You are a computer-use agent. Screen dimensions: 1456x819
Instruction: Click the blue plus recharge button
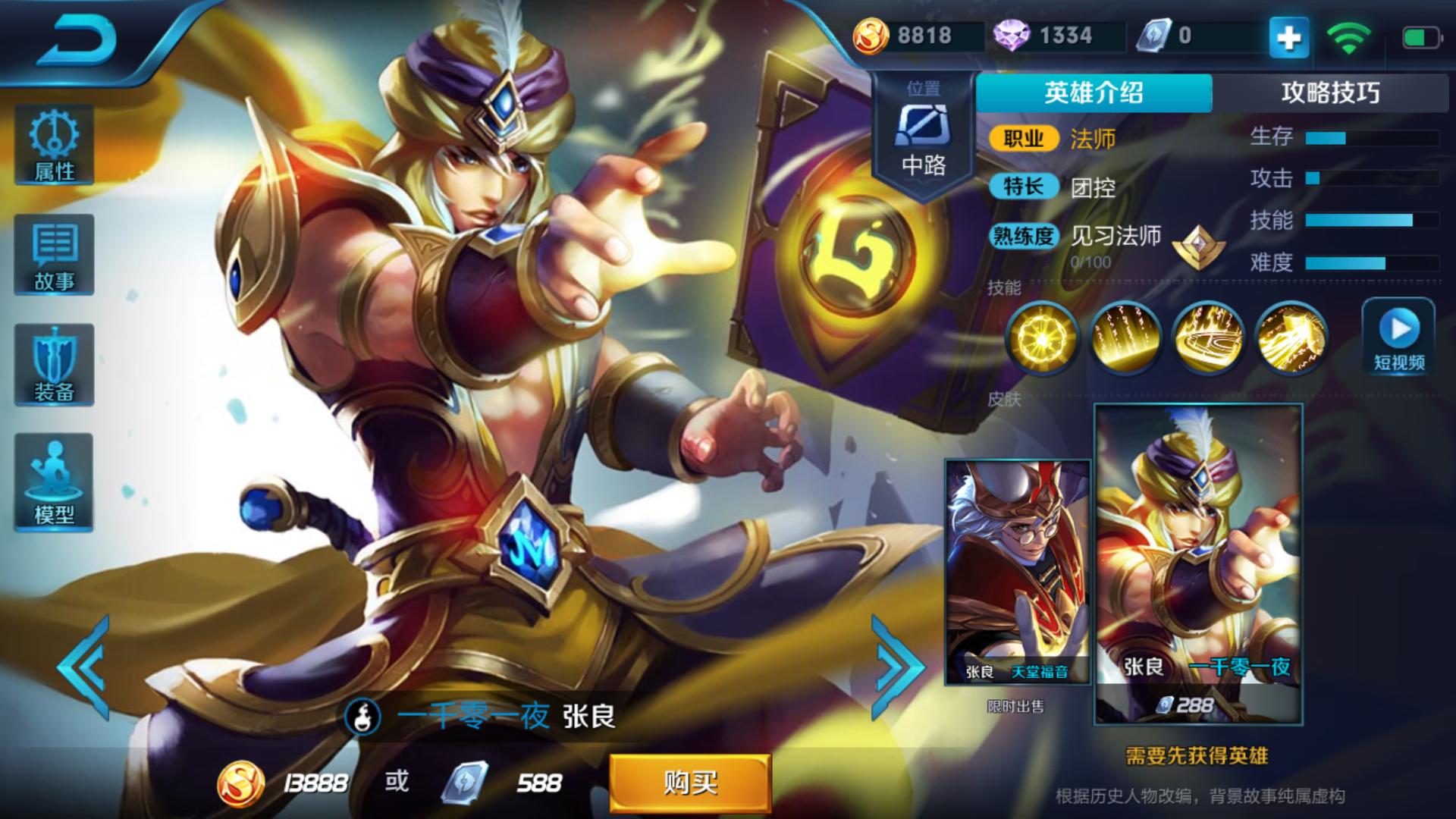[1289, 36]
